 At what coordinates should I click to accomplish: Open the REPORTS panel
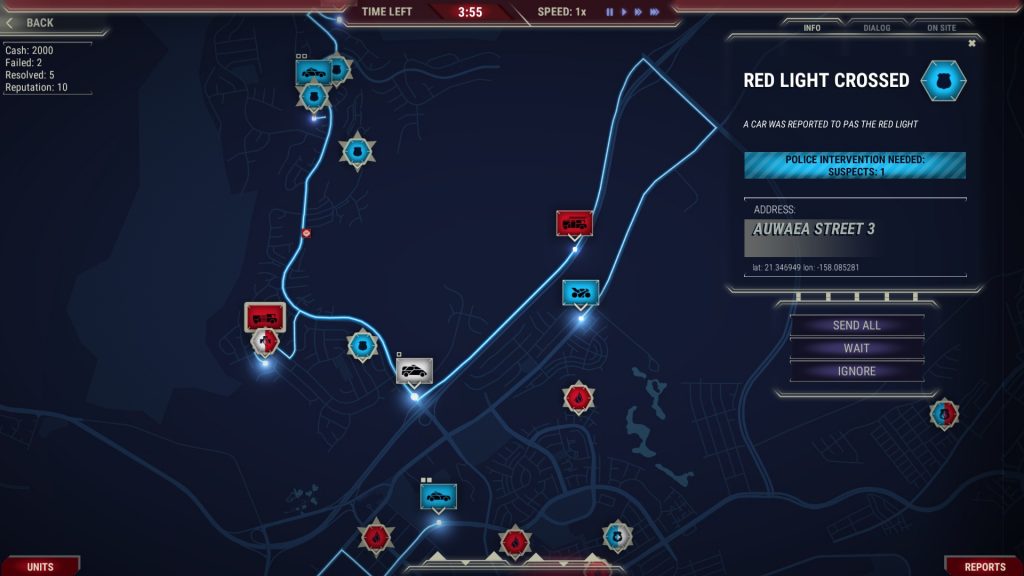pos(984,567)
